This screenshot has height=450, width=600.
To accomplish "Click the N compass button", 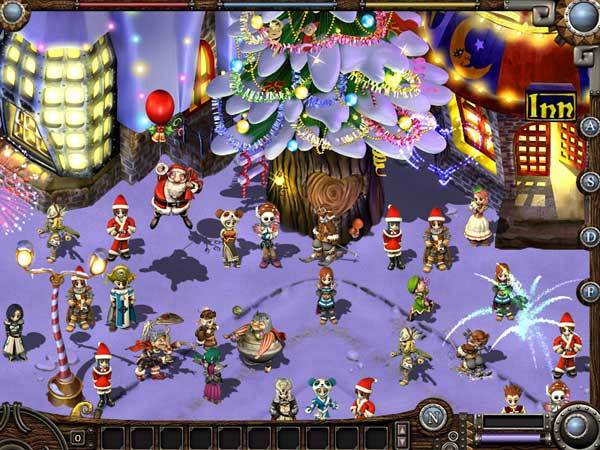I will click(434, 415).
